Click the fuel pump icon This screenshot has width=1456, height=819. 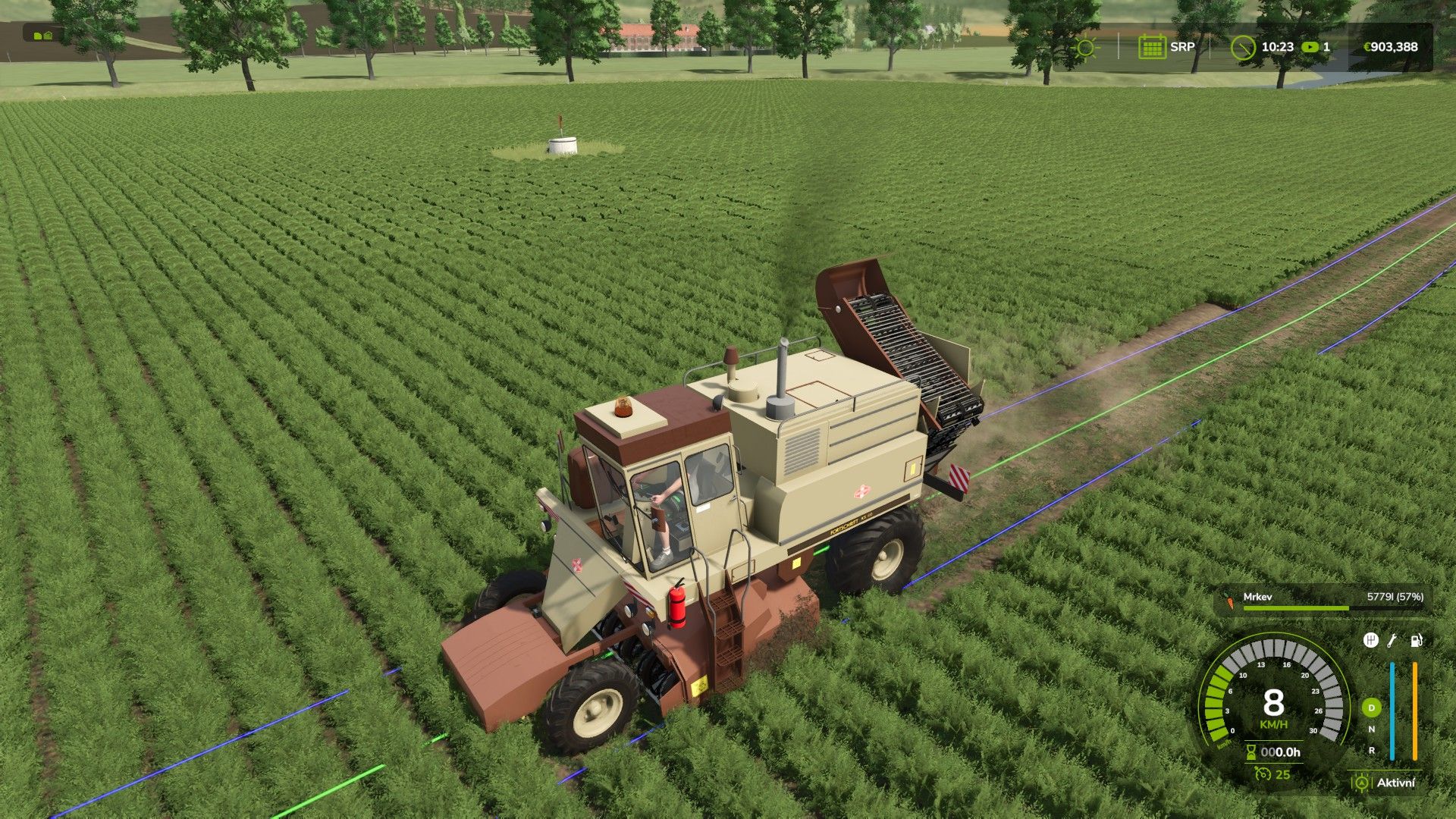click(x=1416, y=641)
